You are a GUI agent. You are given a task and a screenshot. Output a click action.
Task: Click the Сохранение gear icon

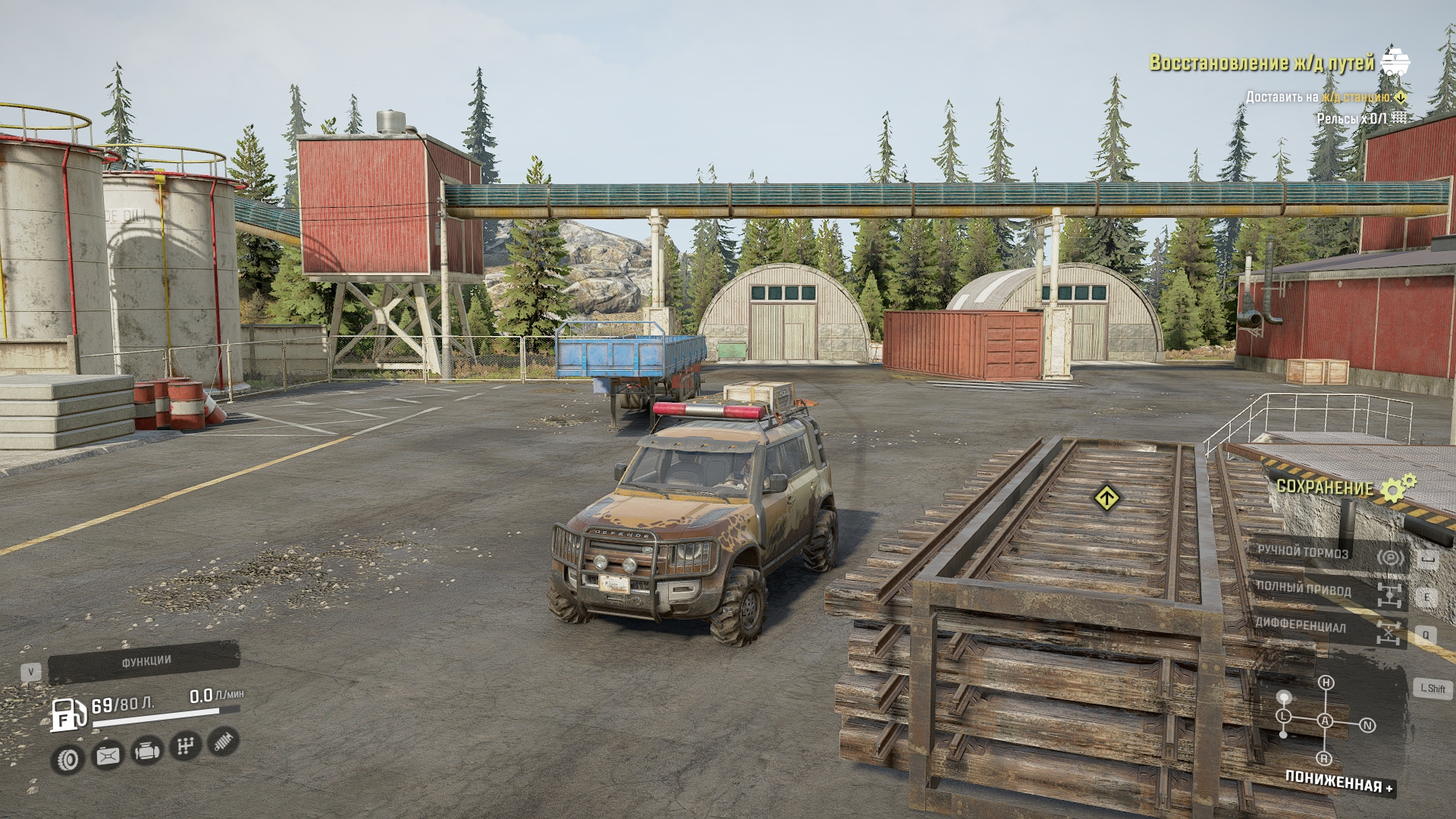pos(1398,488)
